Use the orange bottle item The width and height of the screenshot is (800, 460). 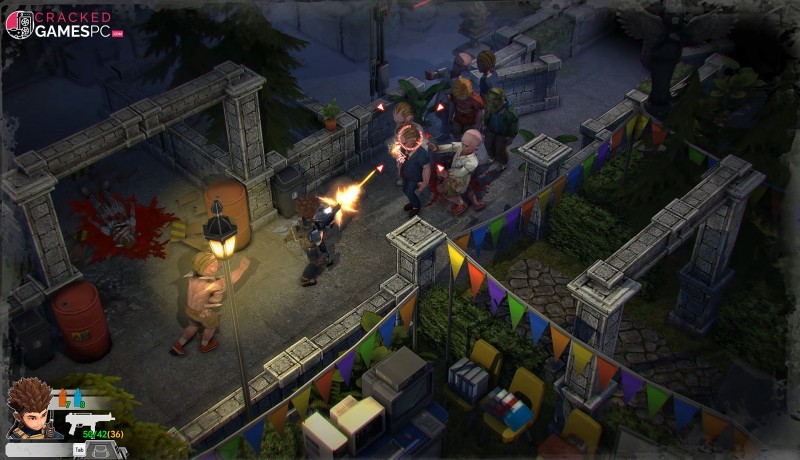[64, 397]
